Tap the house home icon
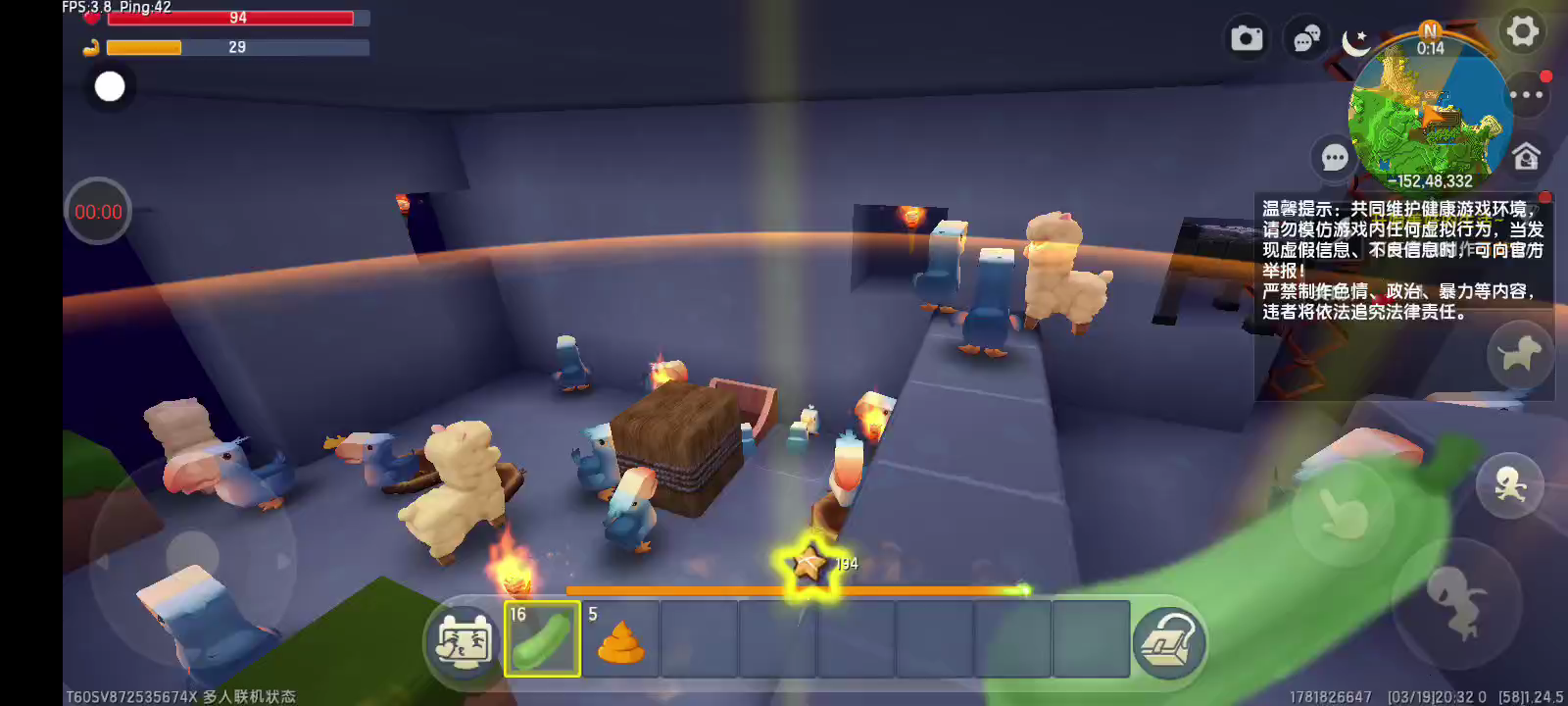 (x=1526, y=157)
